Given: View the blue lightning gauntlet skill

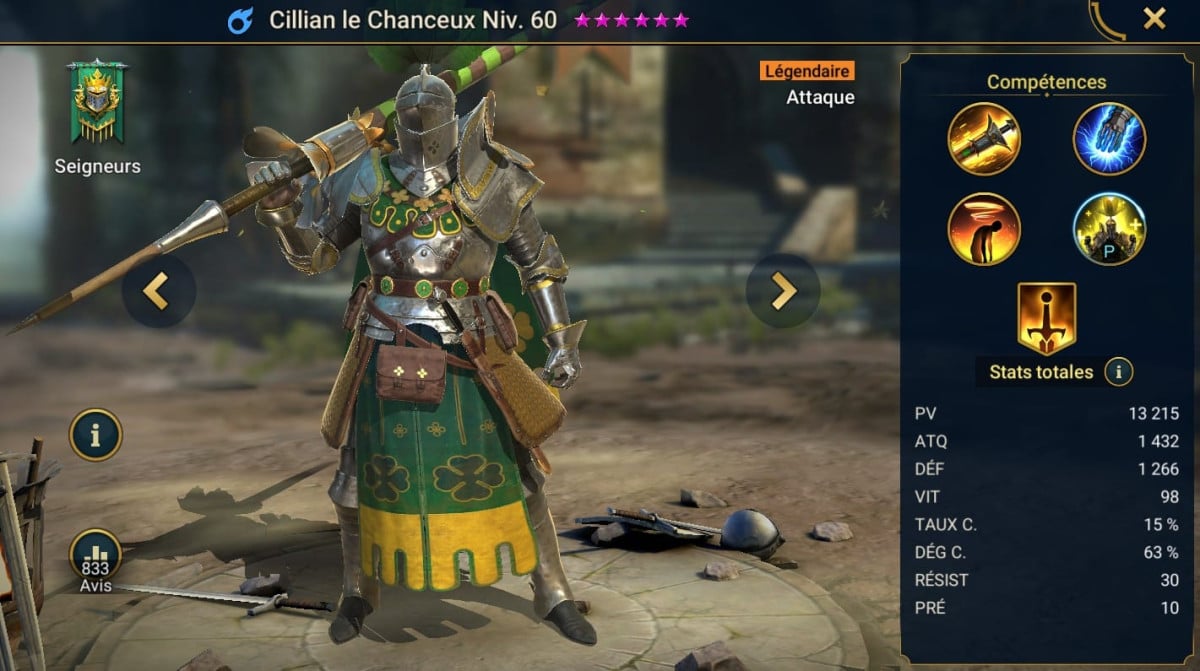Looking at the screenshot, I should click(x=1109, y=139).
